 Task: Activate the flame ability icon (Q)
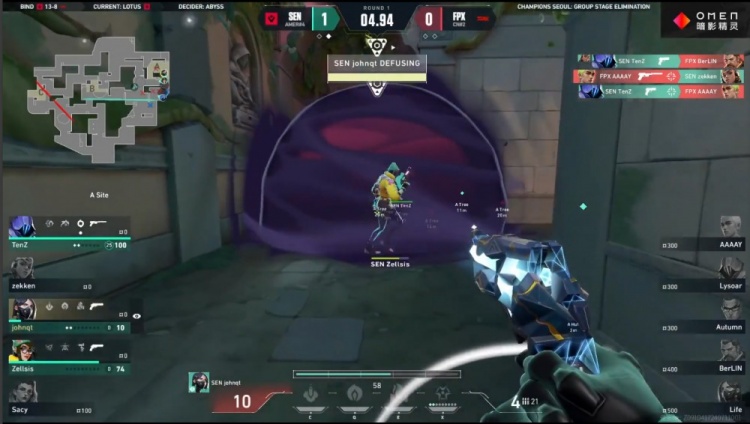coord(354,394)
